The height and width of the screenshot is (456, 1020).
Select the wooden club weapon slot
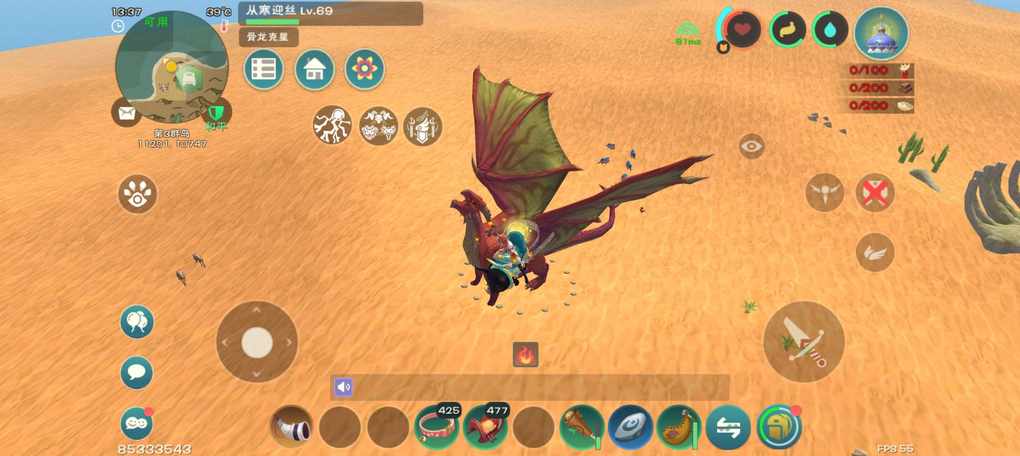tap(581, 427)
